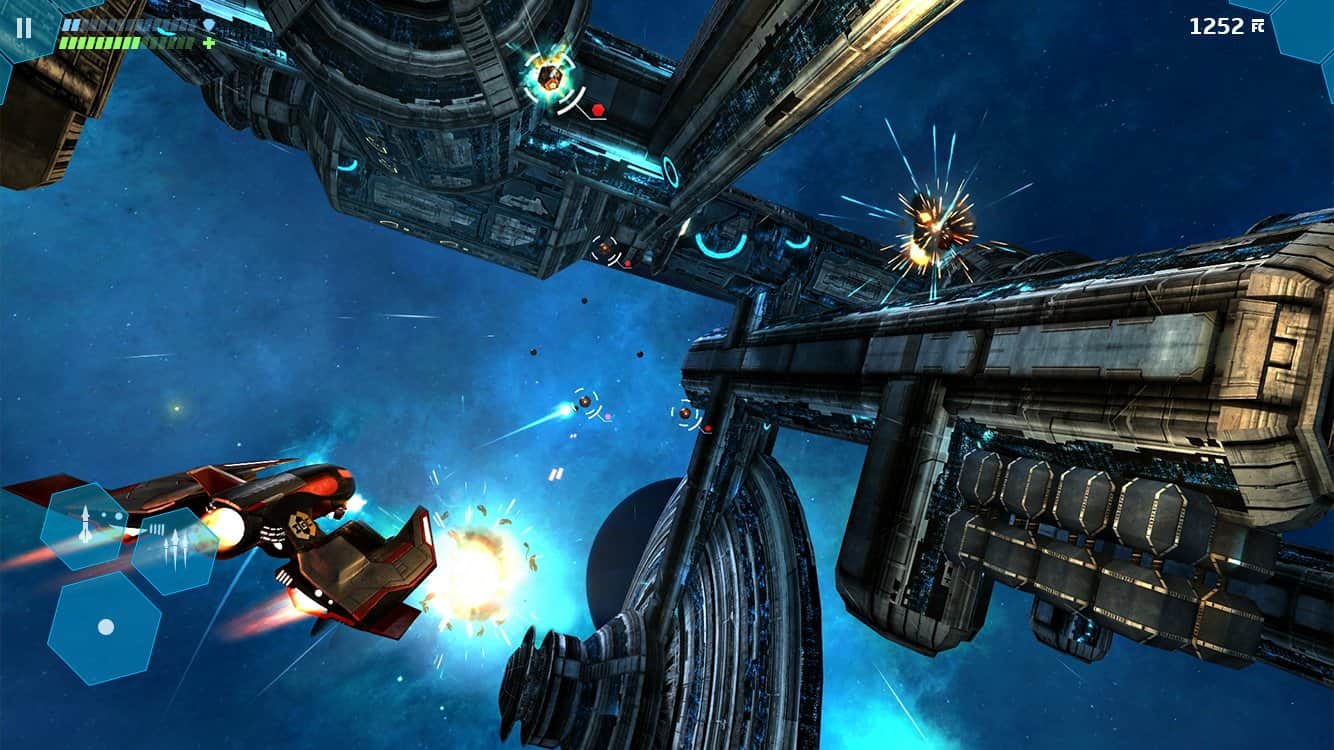Launch the triple rocket salvo hexagon
The image size is (1334, 750).
[175, 551]
